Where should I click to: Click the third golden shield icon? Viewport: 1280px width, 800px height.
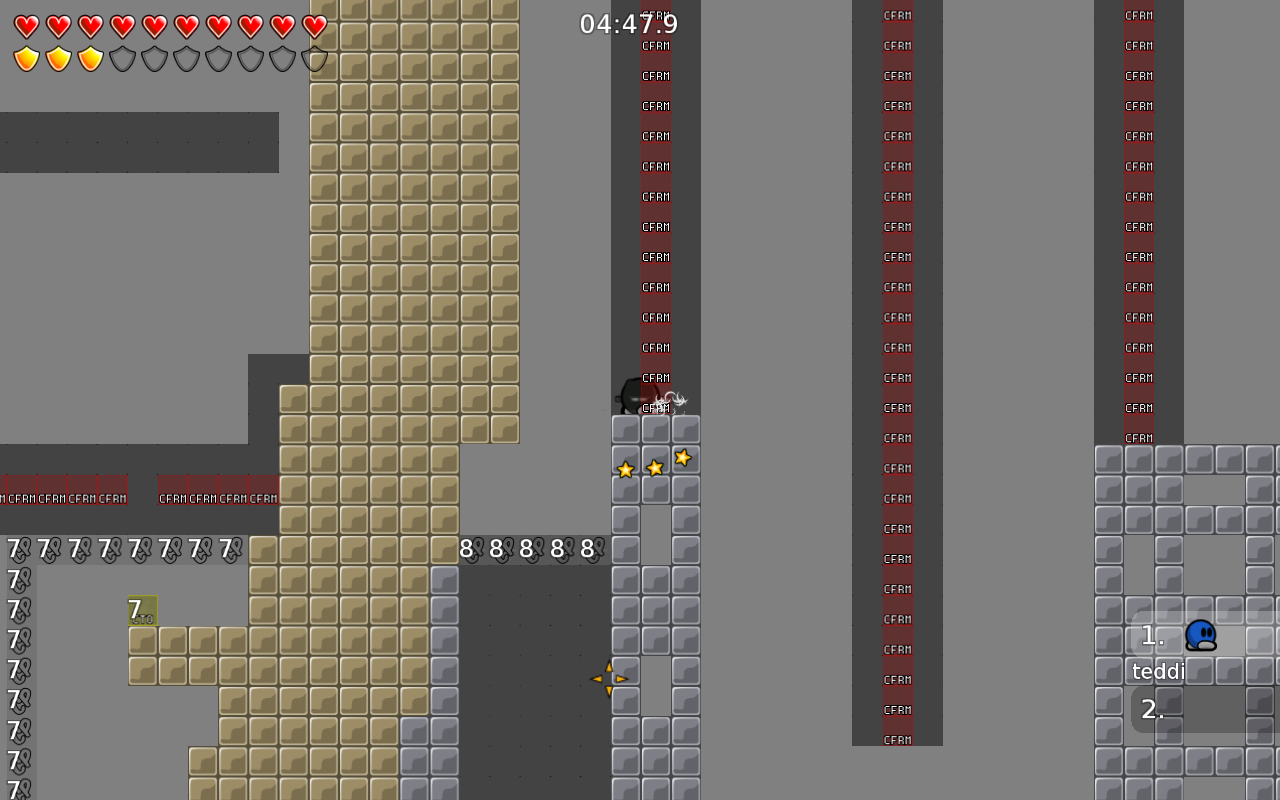91,59
